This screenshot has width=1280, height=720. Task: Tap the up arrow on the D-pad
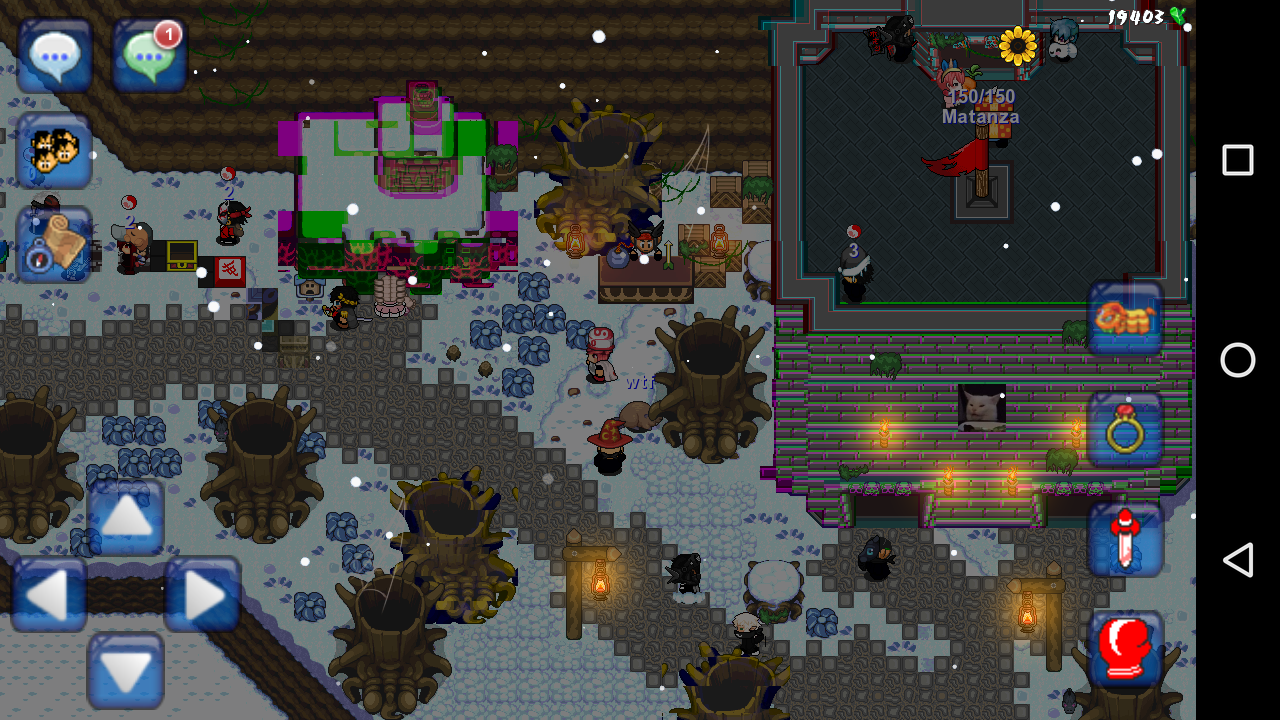click(126, 517)
